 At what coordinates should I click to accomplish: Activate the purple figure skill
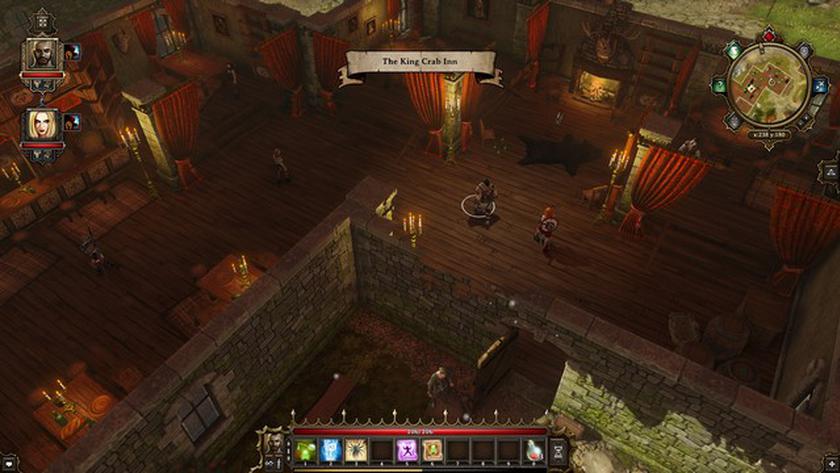408,451
